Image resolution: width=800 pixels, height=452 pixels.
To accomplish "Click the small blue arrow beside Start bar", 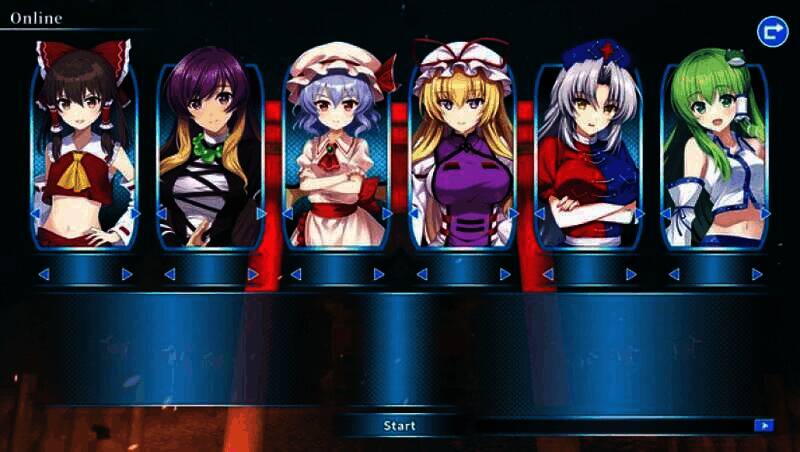I will point(764,426).
